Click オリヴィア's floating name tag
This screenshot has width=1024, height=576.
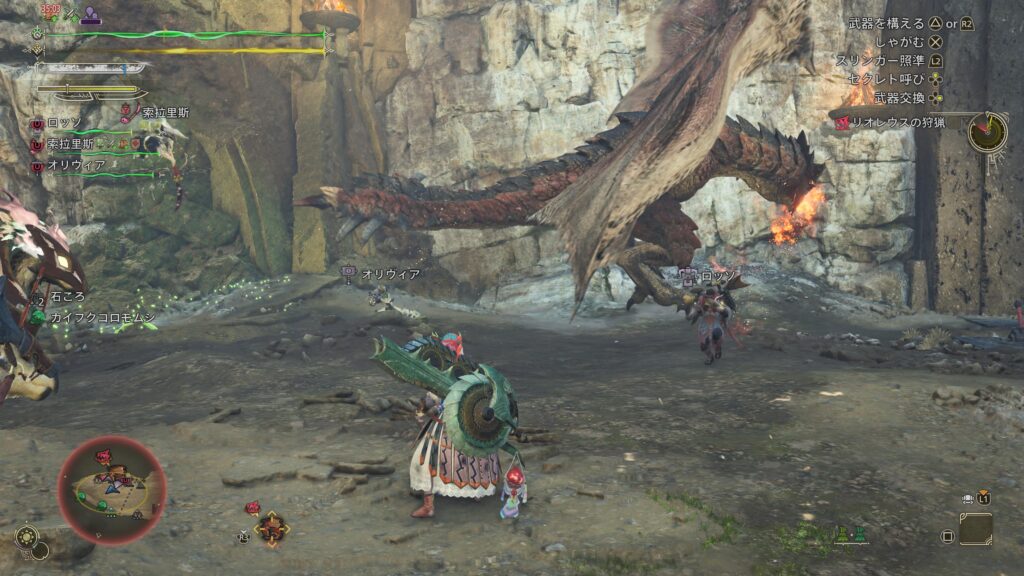[x=389, y=273]
